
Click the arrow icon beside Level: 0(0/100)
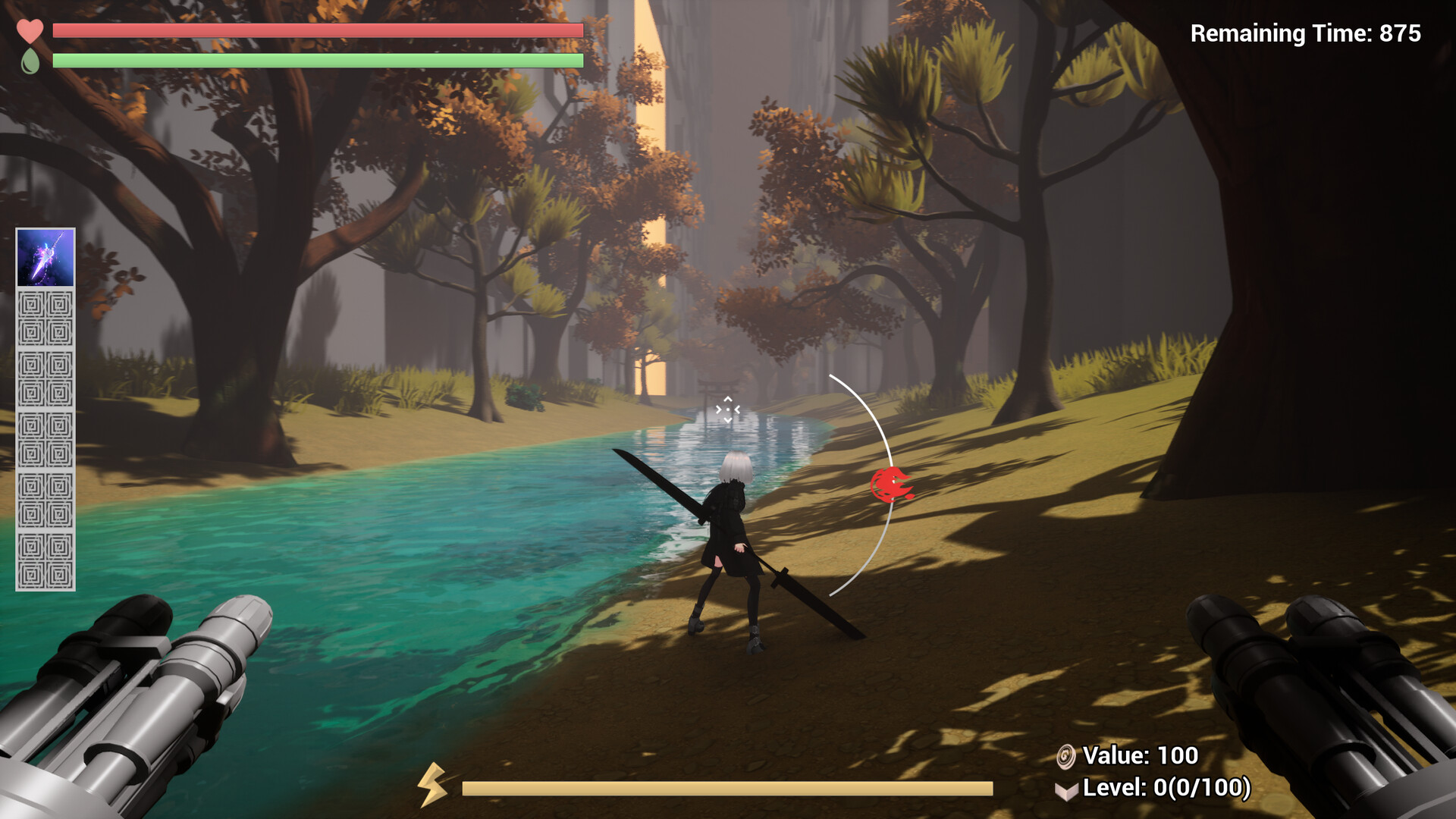1068,789
